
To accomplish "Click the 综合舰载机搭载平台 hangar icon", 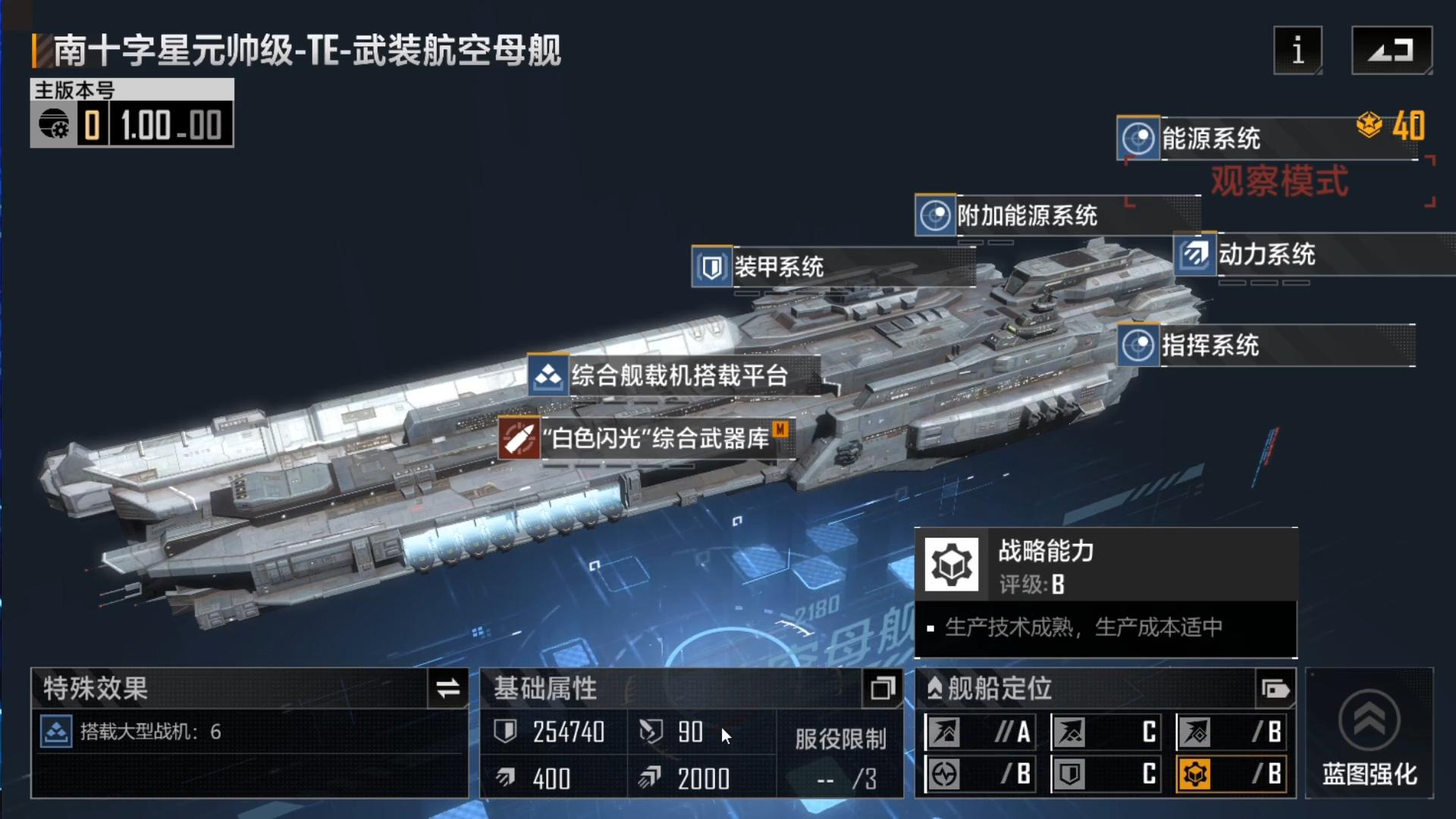I will [x=548, y=375].
